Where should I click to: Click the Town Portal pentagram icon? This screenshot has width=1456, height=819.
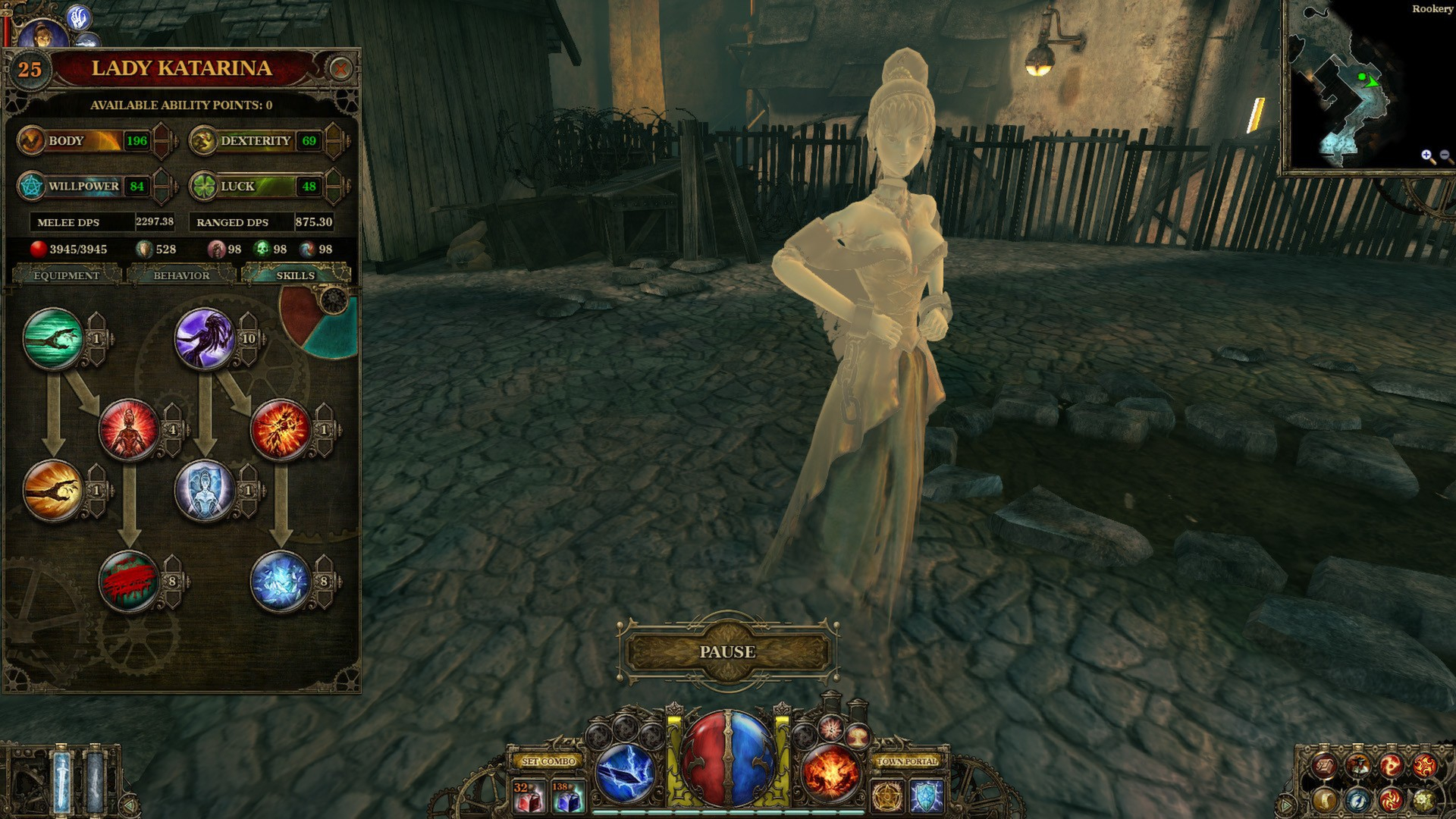889,795
